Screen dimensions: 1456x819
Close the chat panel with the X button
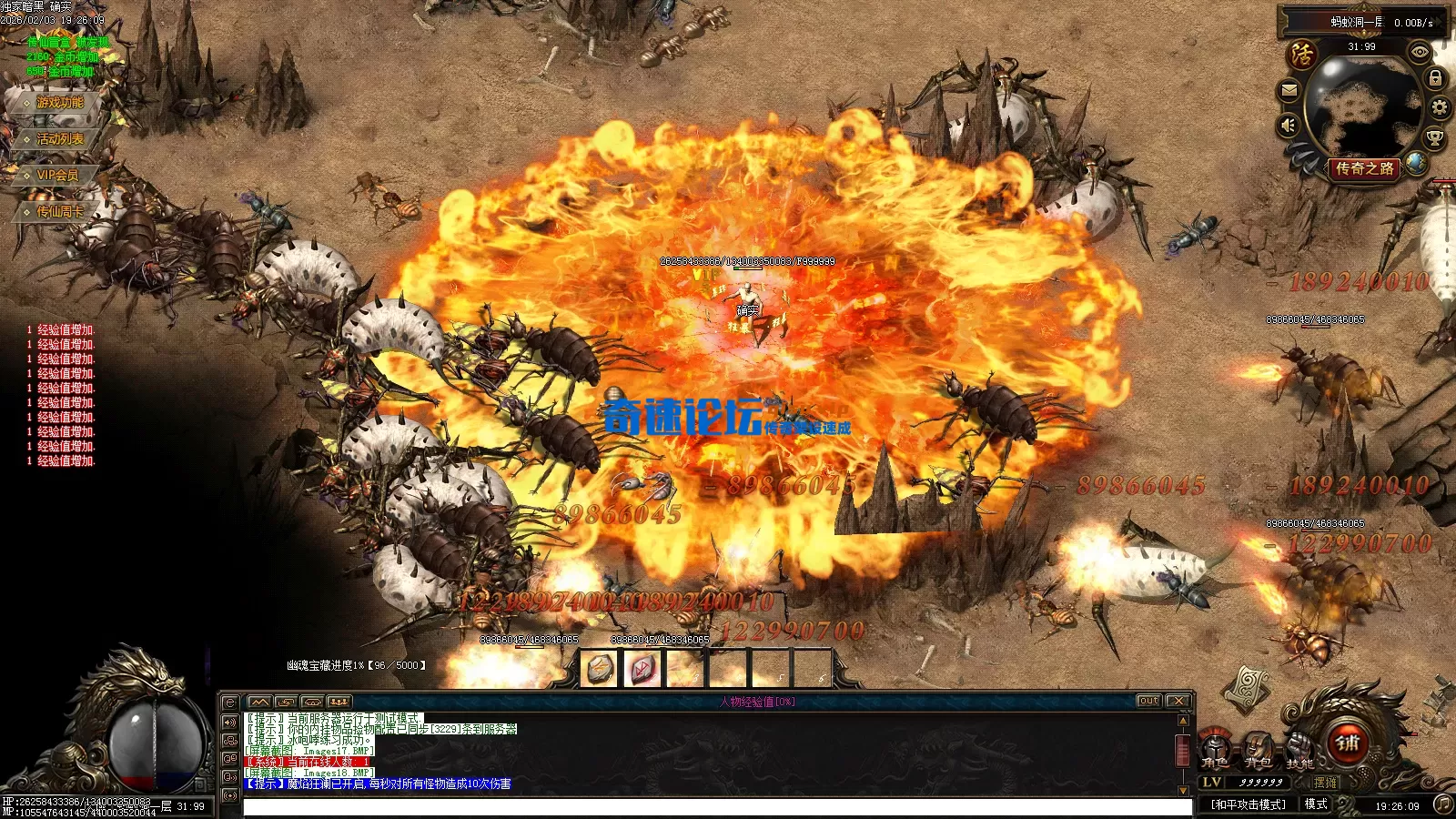1178,701
